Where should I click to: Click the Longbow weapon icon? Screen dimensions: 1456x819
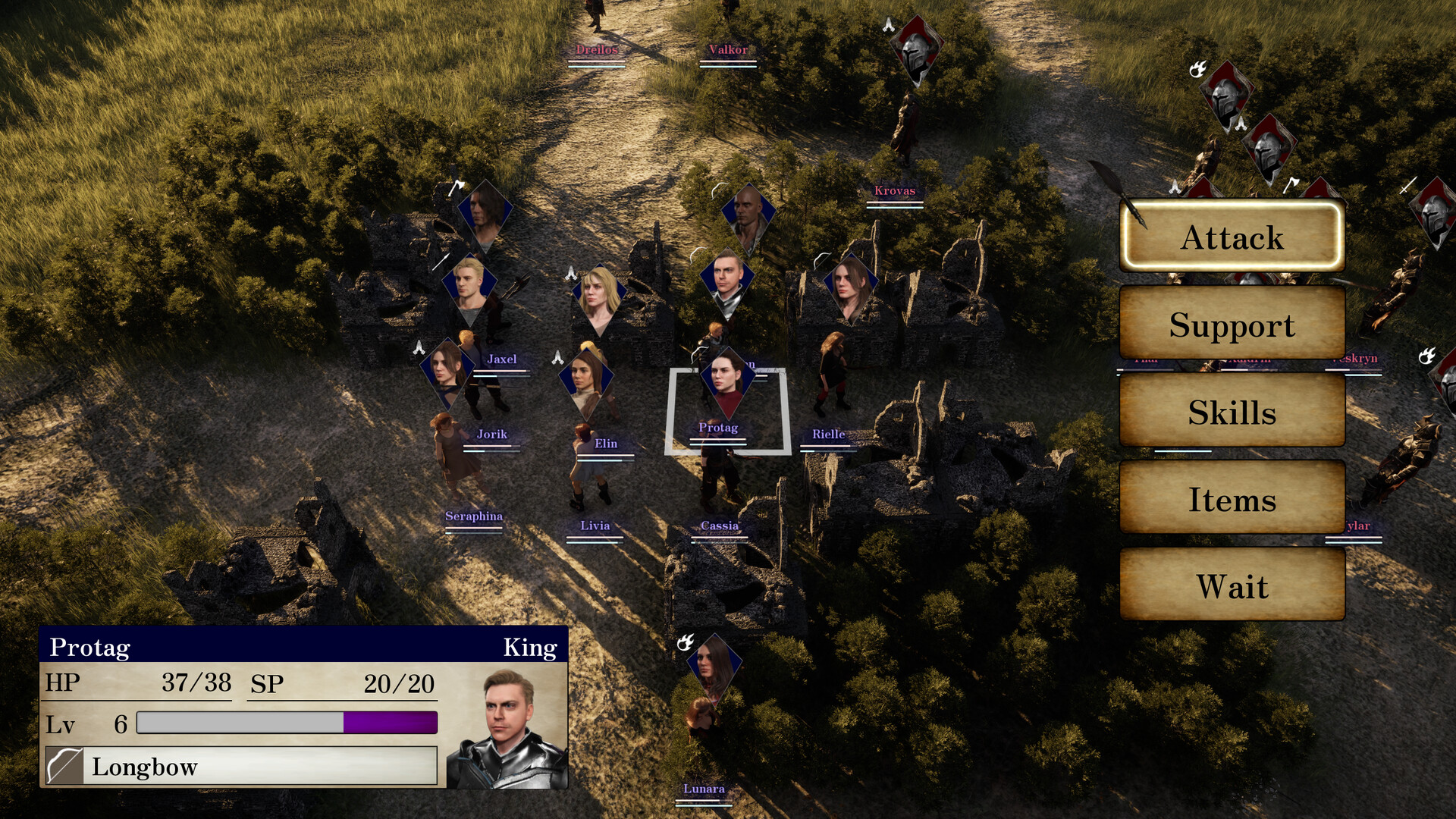(x=64, y=767)
